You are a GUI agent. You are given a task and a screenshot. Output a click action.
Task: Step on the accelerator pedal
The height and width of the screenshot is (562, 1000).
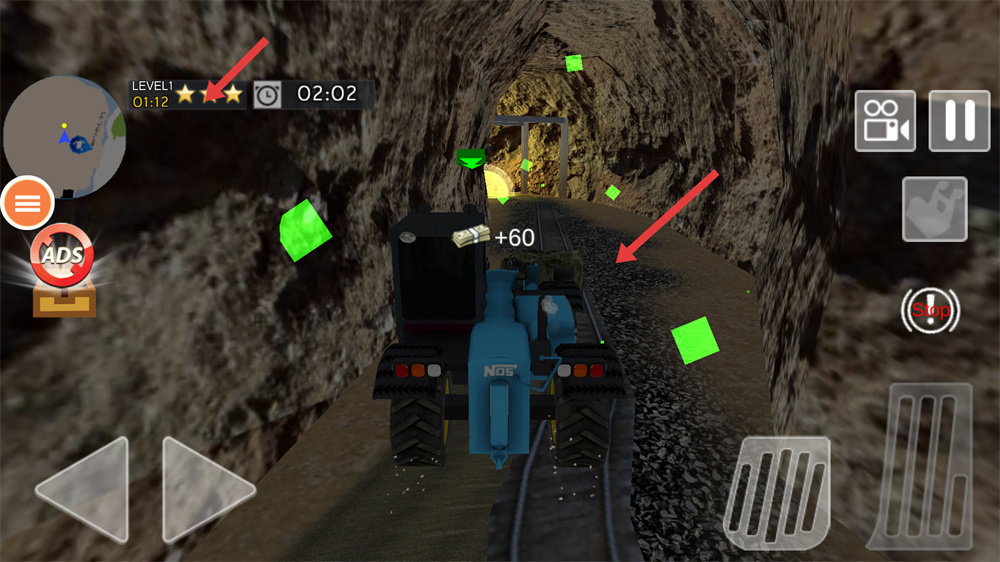[x=920, y=465]
